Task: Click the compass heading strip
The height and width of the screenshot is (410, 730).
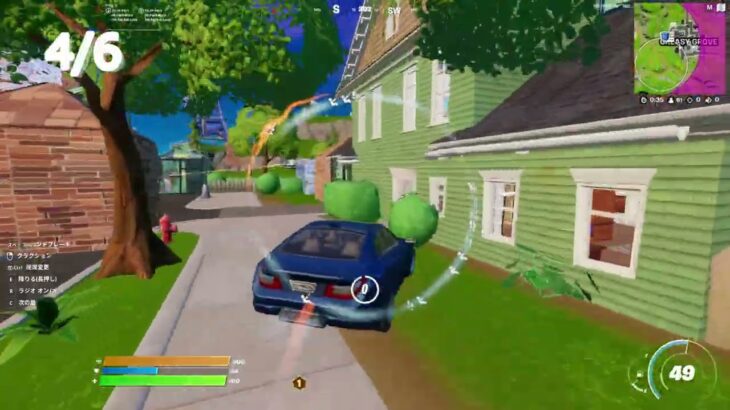Action: 365,9
